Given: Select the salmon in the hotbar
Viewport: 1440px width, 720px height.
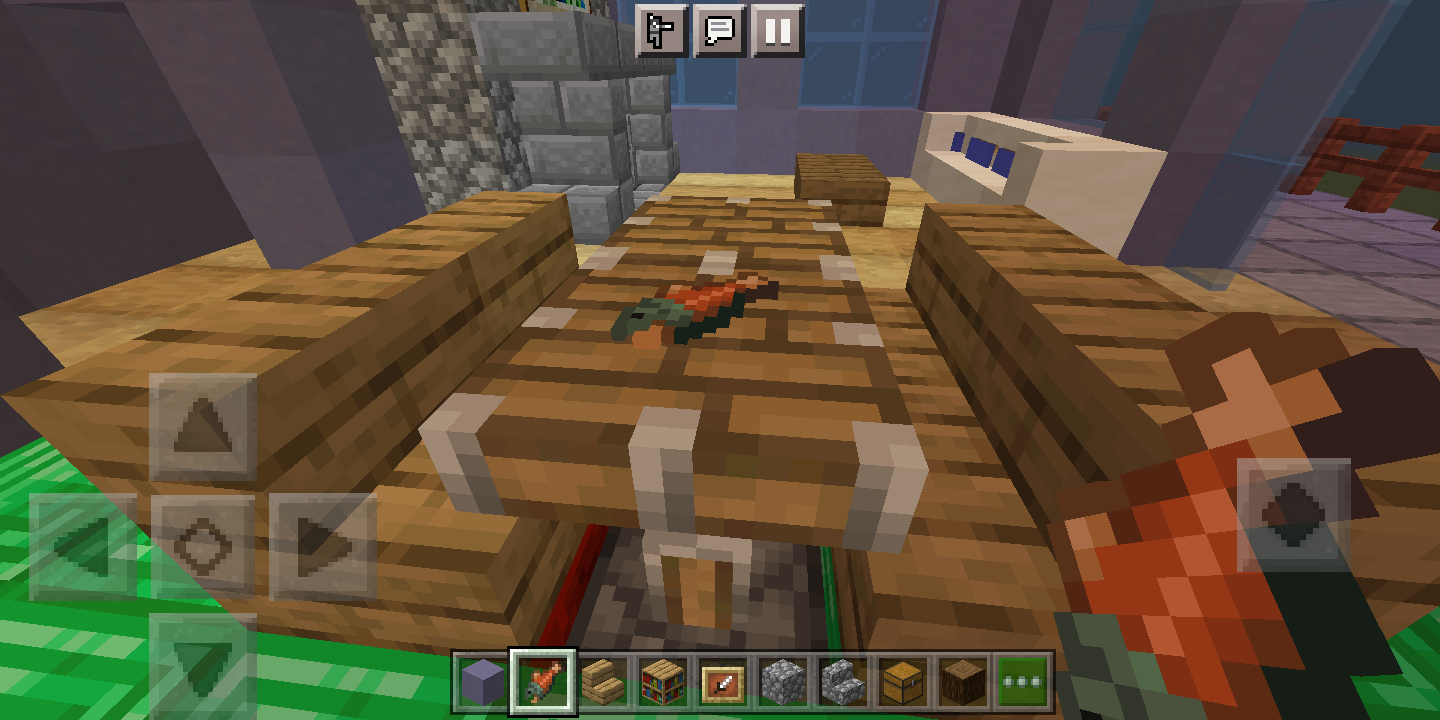Looking at the screenshot, I should pos(543,683).
